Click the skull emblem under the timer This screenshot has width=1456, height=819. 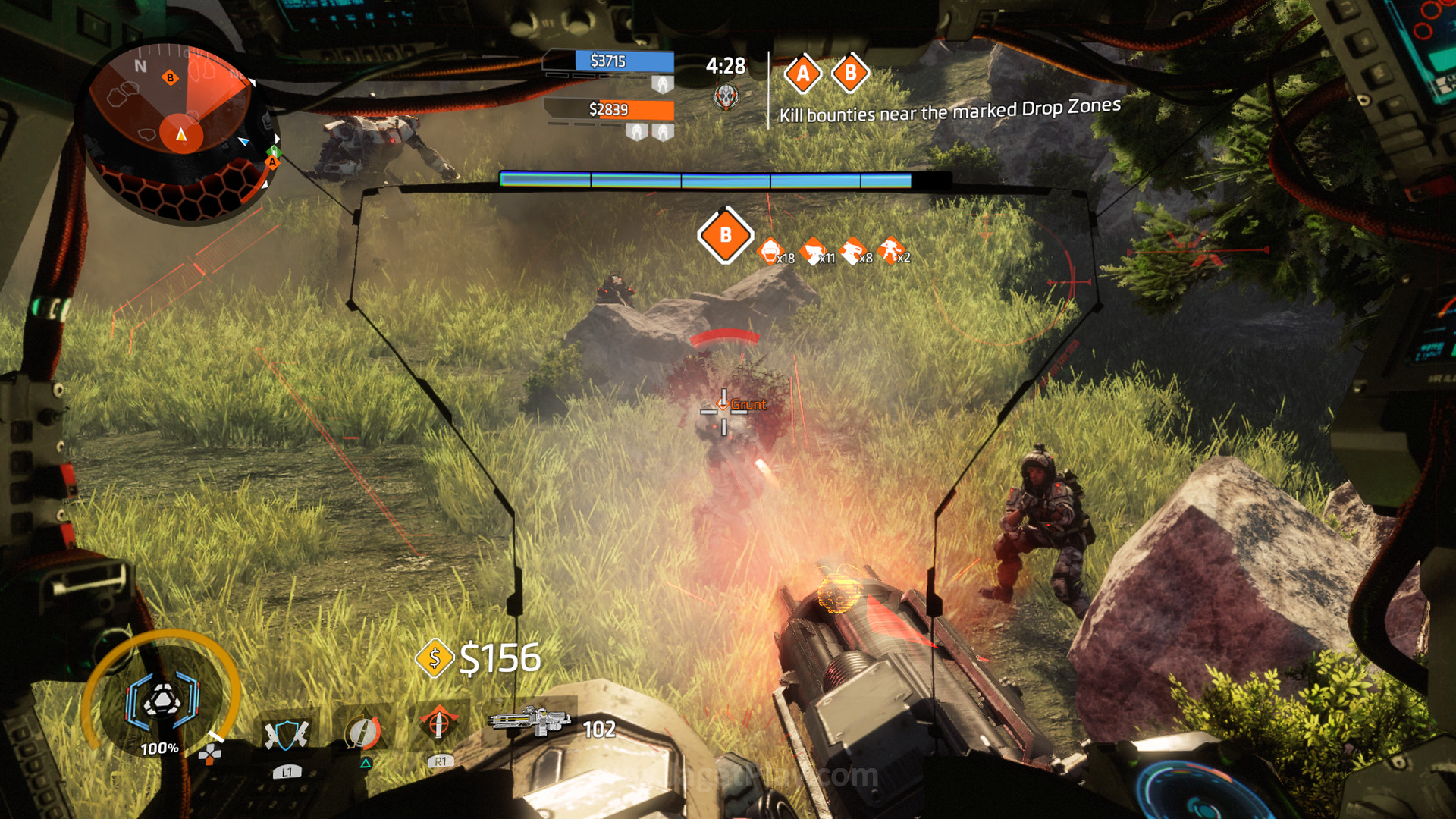click(726, 97)
